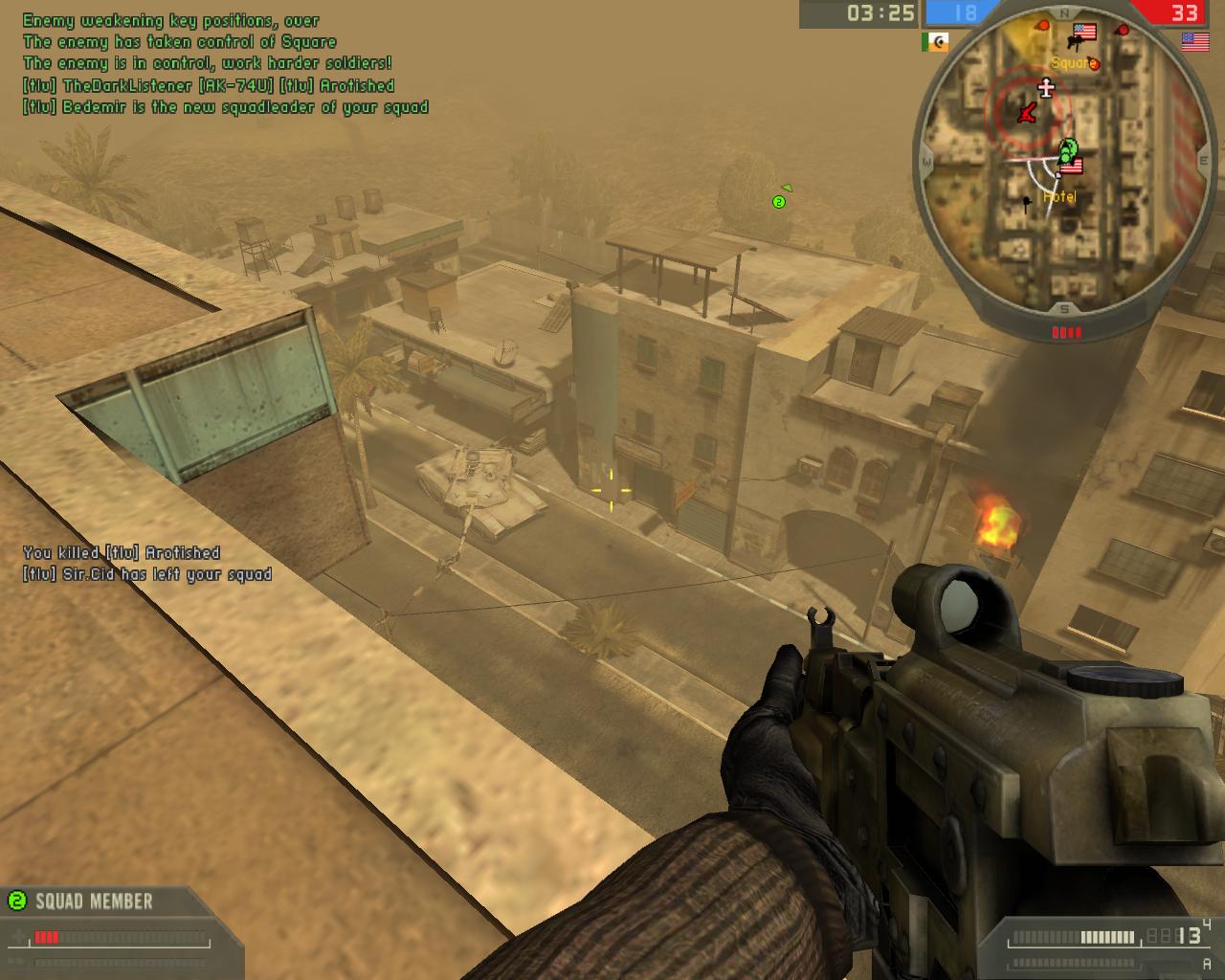Click the red artillery marker on the minimap
The width and height of the screenshot is (1225, 980).
click(x=1026, y=114)
